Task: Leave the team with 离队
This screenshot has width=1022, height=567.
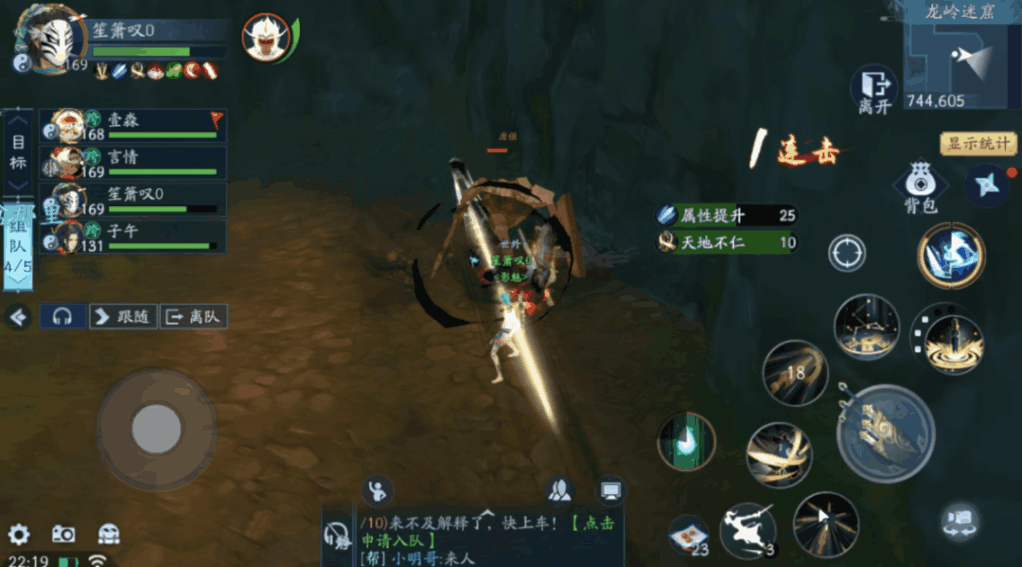Action: [x=193, y=317]
